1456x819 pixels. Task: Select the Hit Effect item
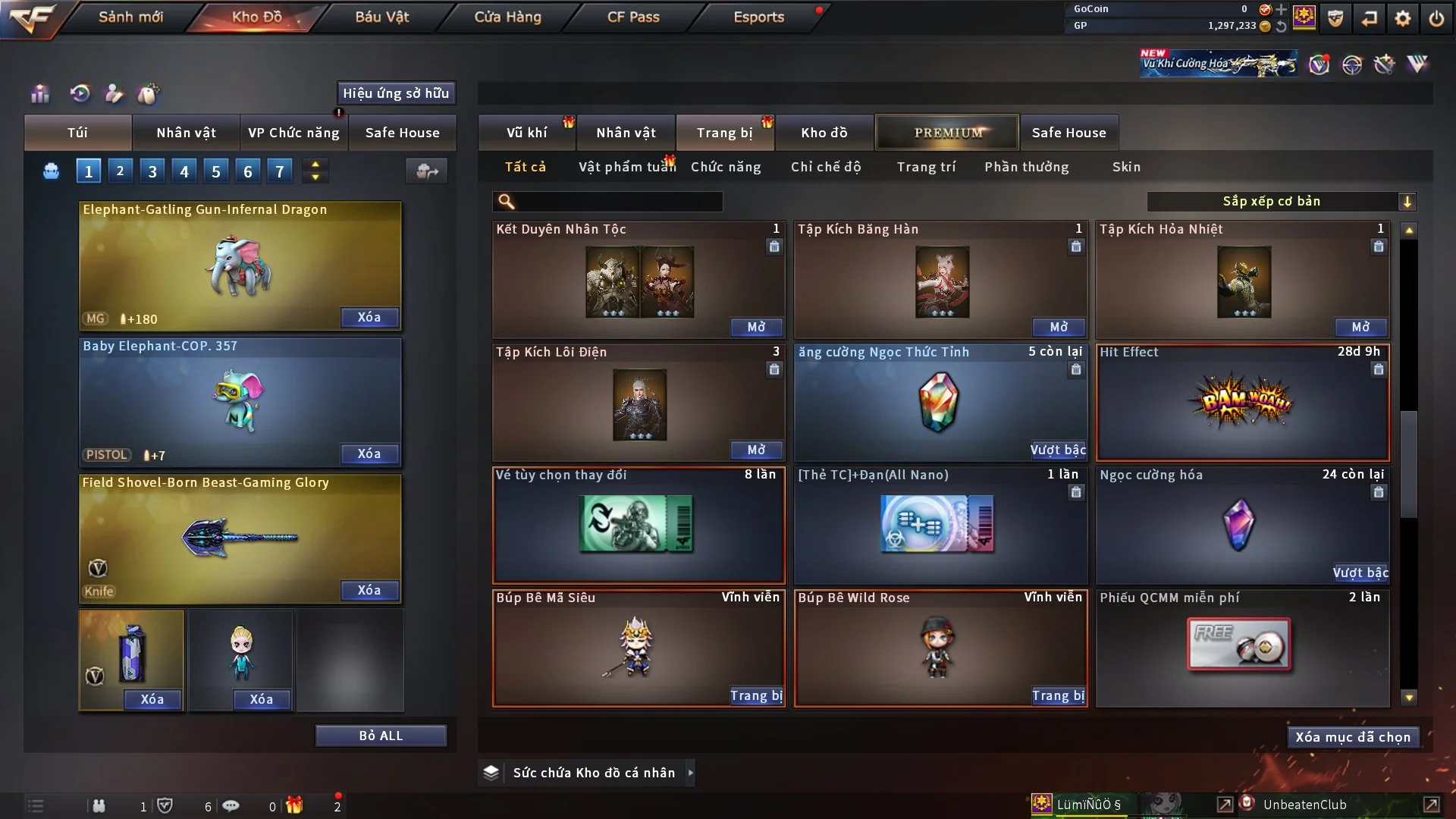1242,403
